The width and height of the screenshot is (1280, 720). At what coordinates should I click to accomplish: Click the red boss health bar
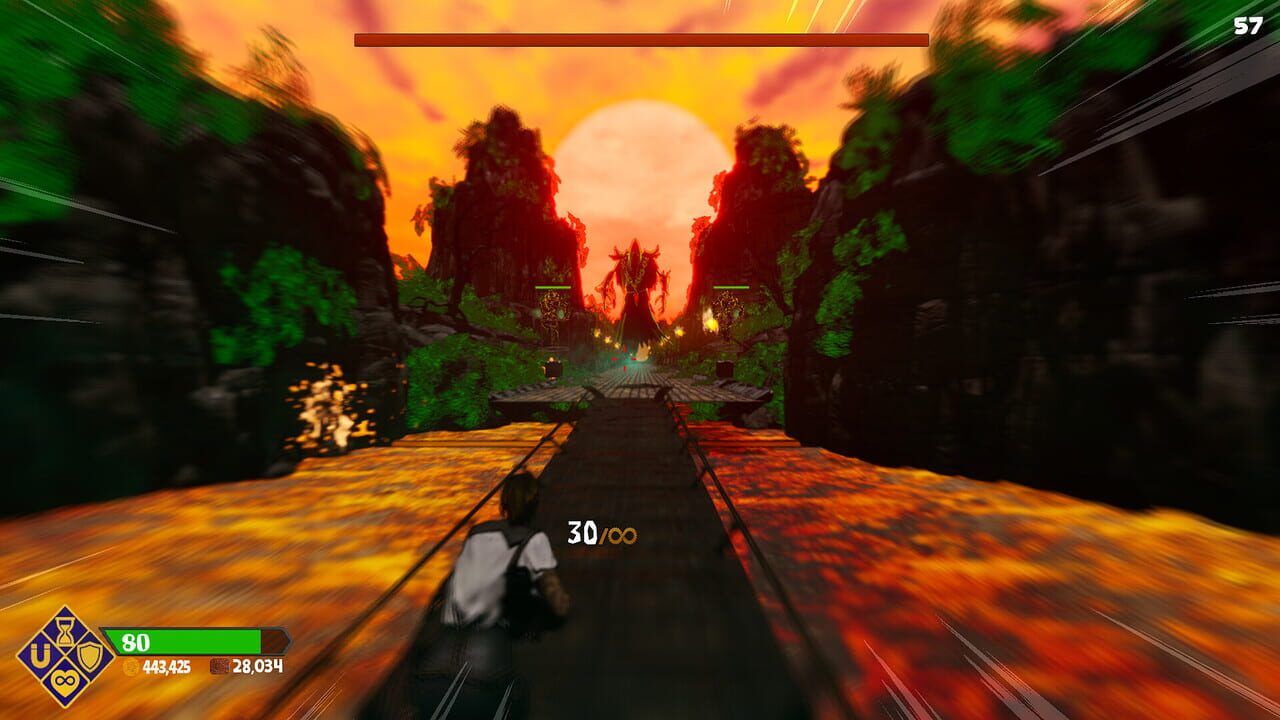[x=640, y=37]
